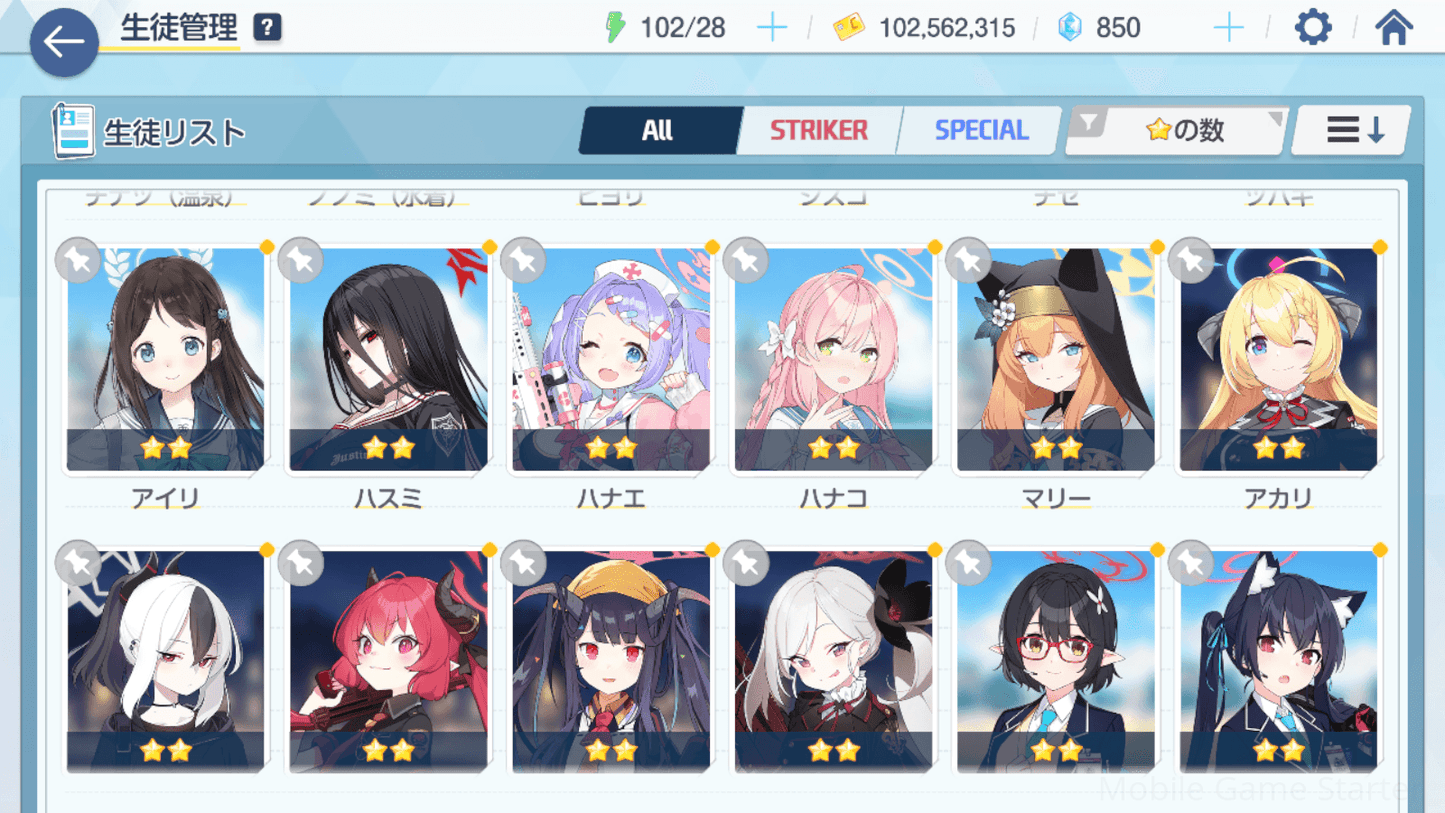Toggle the sort order arrow button

(1354, 130)
